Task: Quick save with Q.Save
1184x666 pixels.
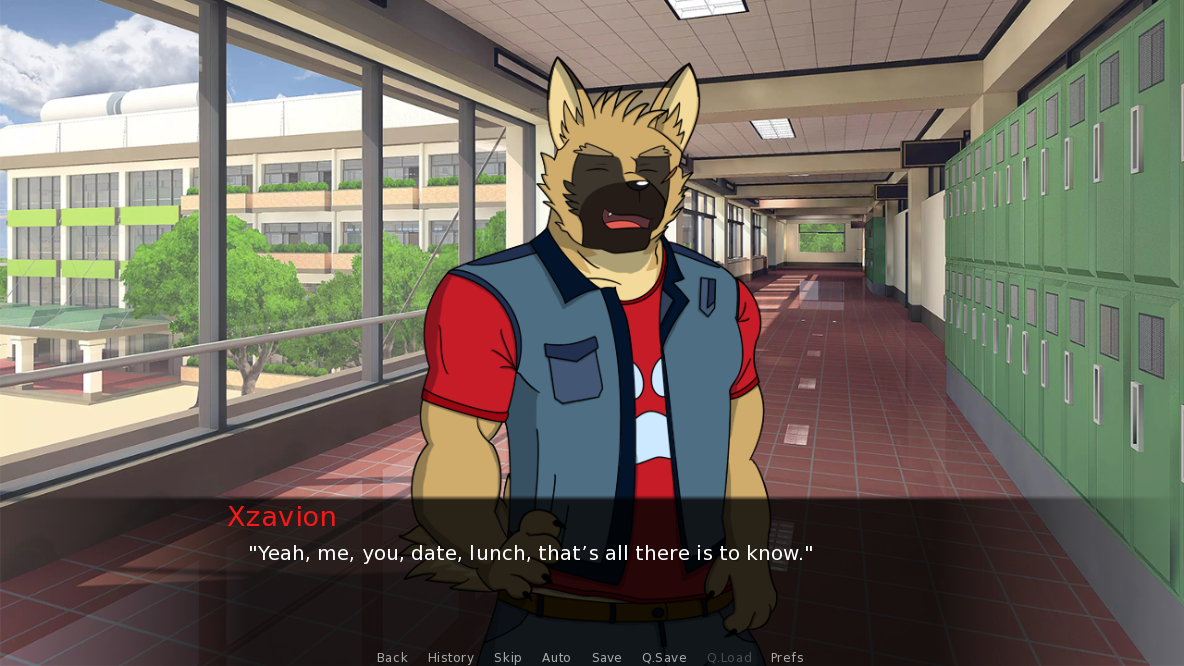Action: coord(664,657)
